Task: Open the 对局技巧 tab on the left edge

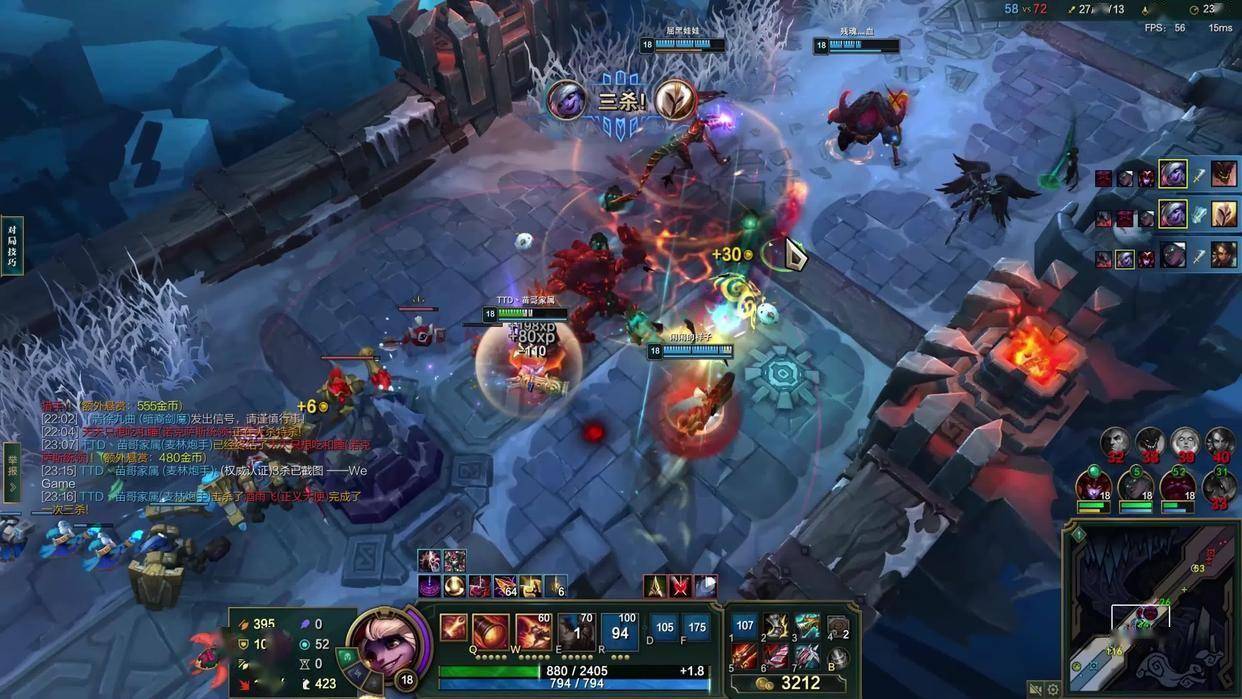Action: (x=12, y=245)
